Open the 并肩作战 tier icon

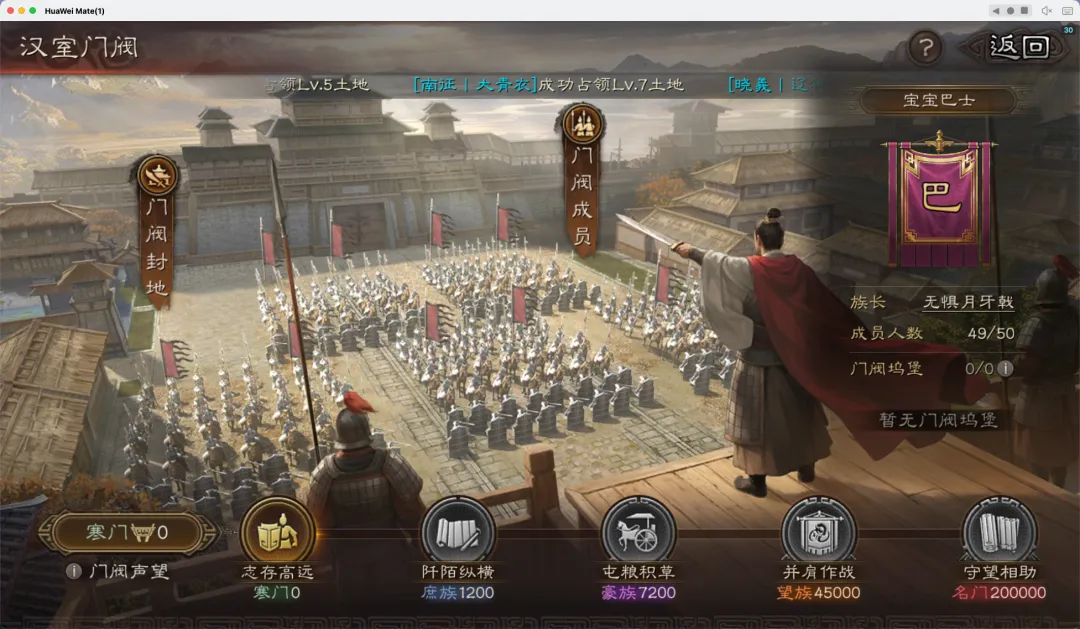(x=818, y=531)
